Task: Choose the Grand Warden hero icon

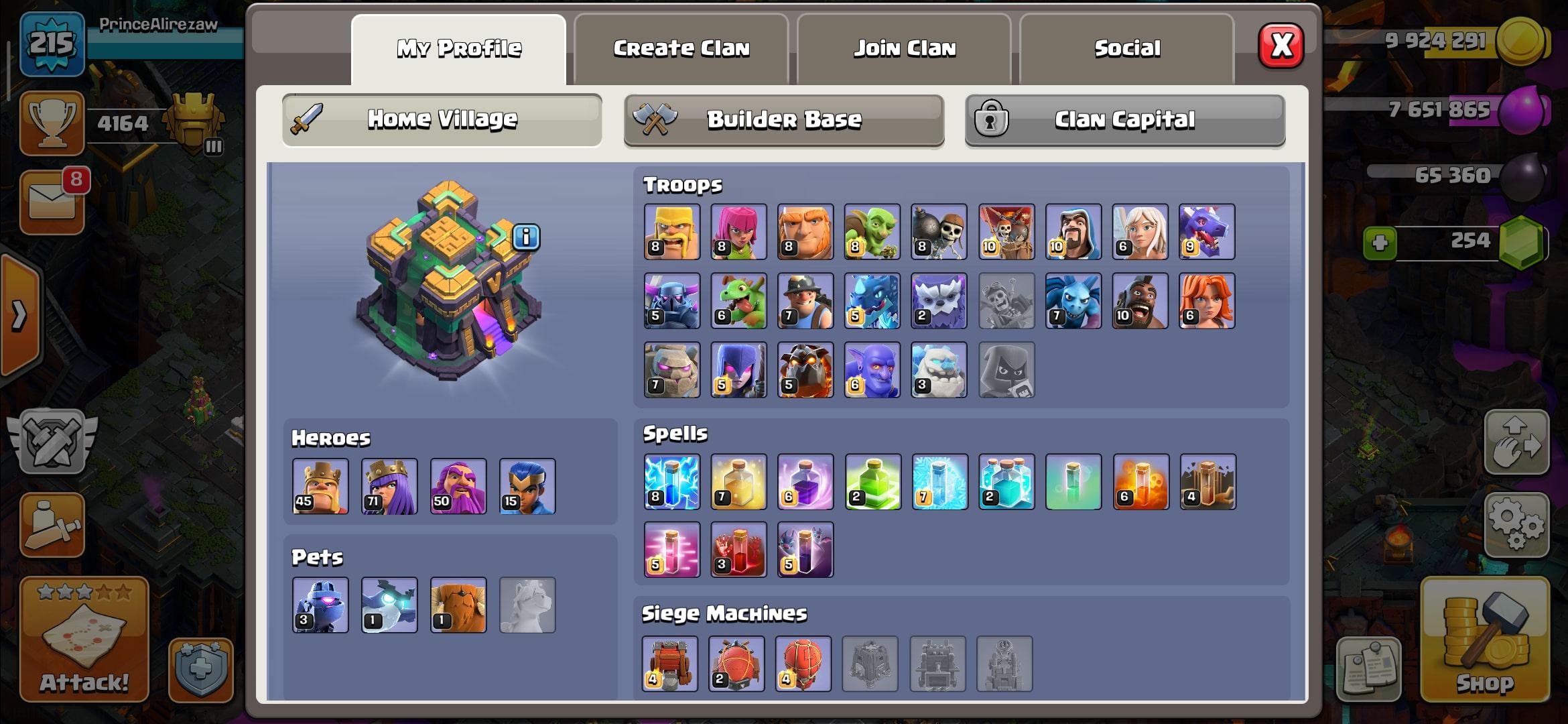Action: (x=458, y=486)
